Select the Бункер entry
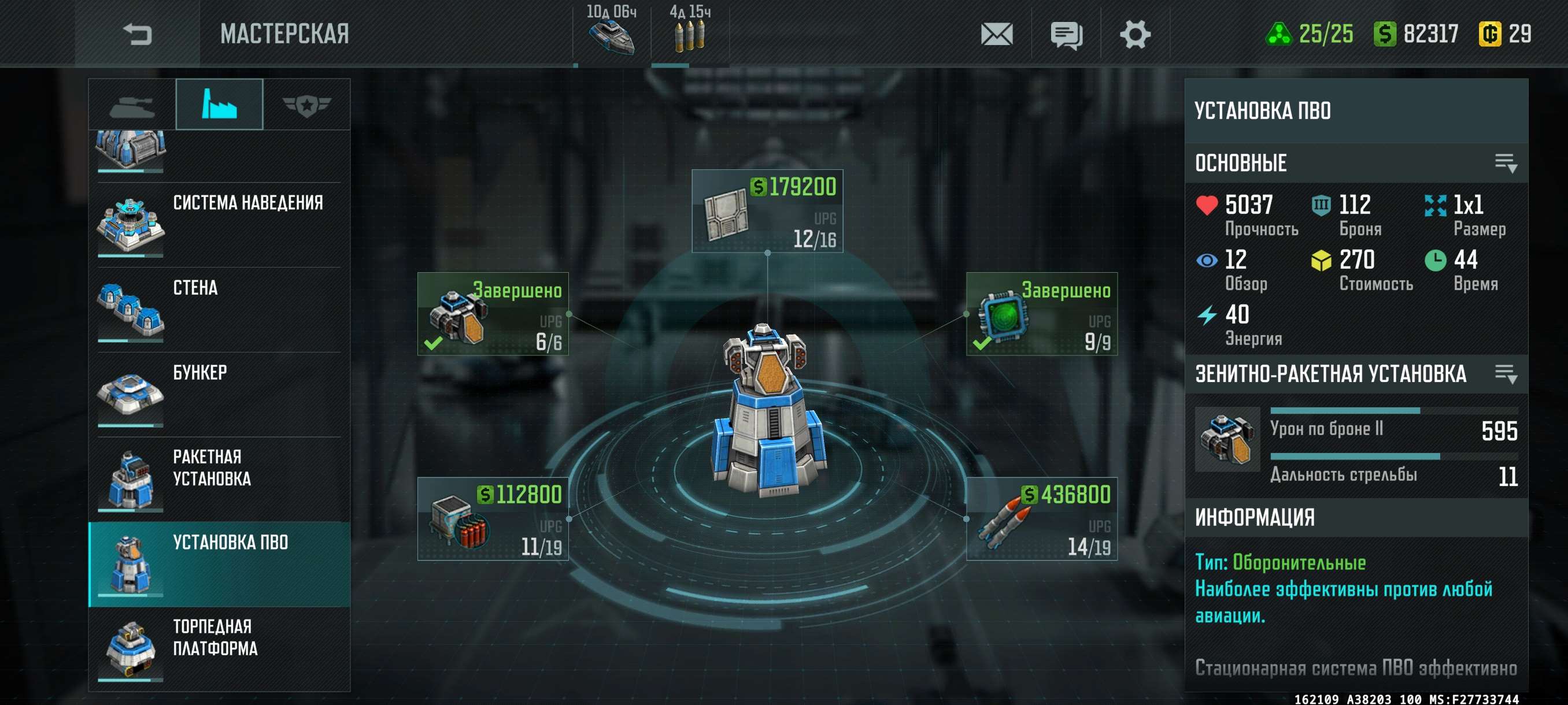The image size is (1568, 705). [219, 394]
